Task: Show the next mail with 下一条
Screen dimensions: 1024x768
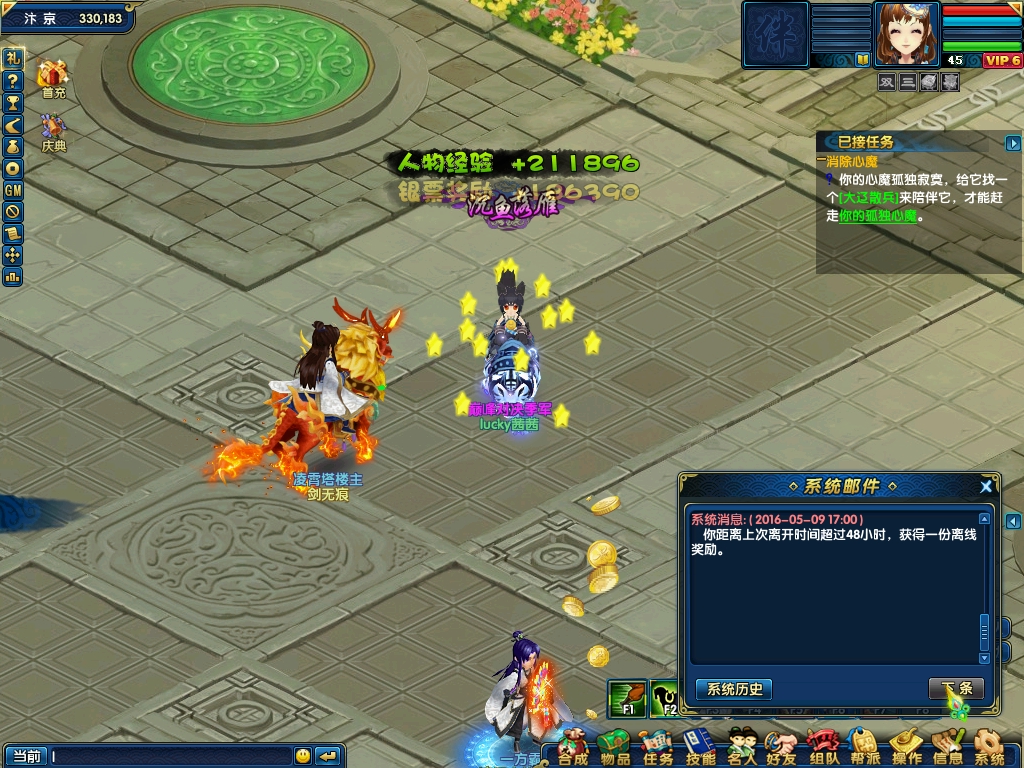Action: click(956, 689)
